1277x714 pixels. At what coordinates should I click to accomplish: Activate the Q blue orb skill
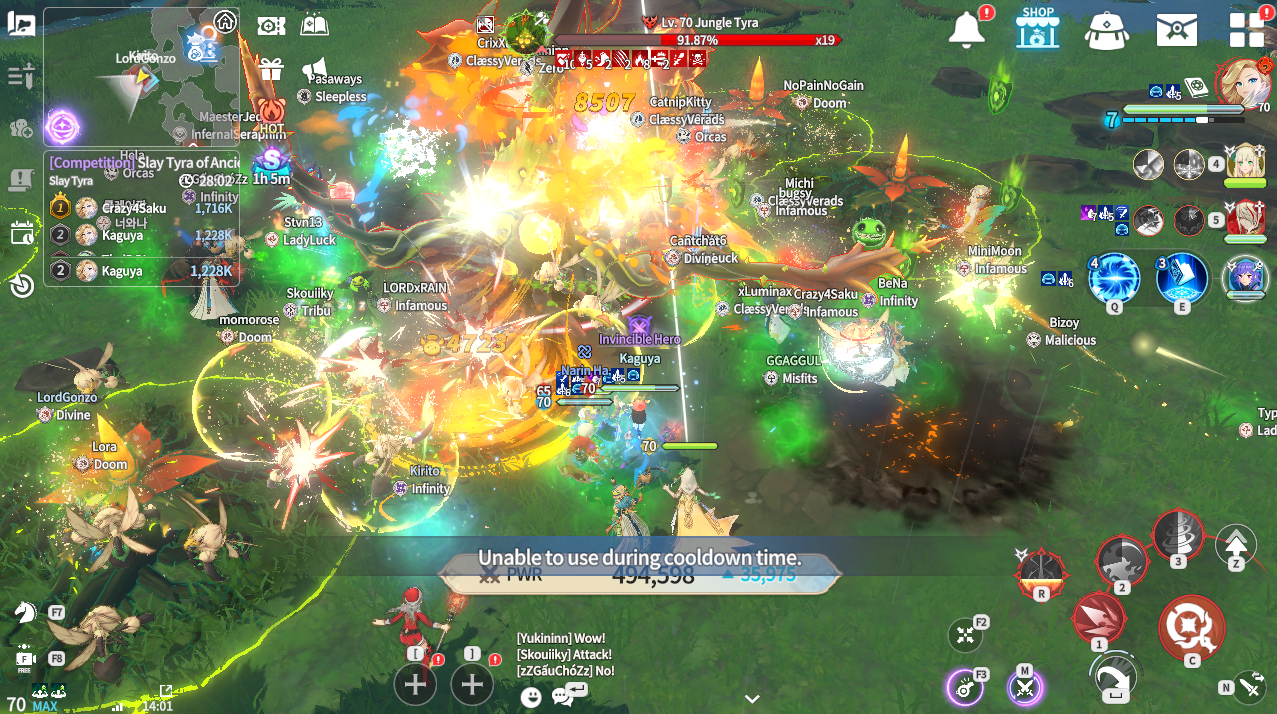pyautogui.click(x=1114, y=278)
